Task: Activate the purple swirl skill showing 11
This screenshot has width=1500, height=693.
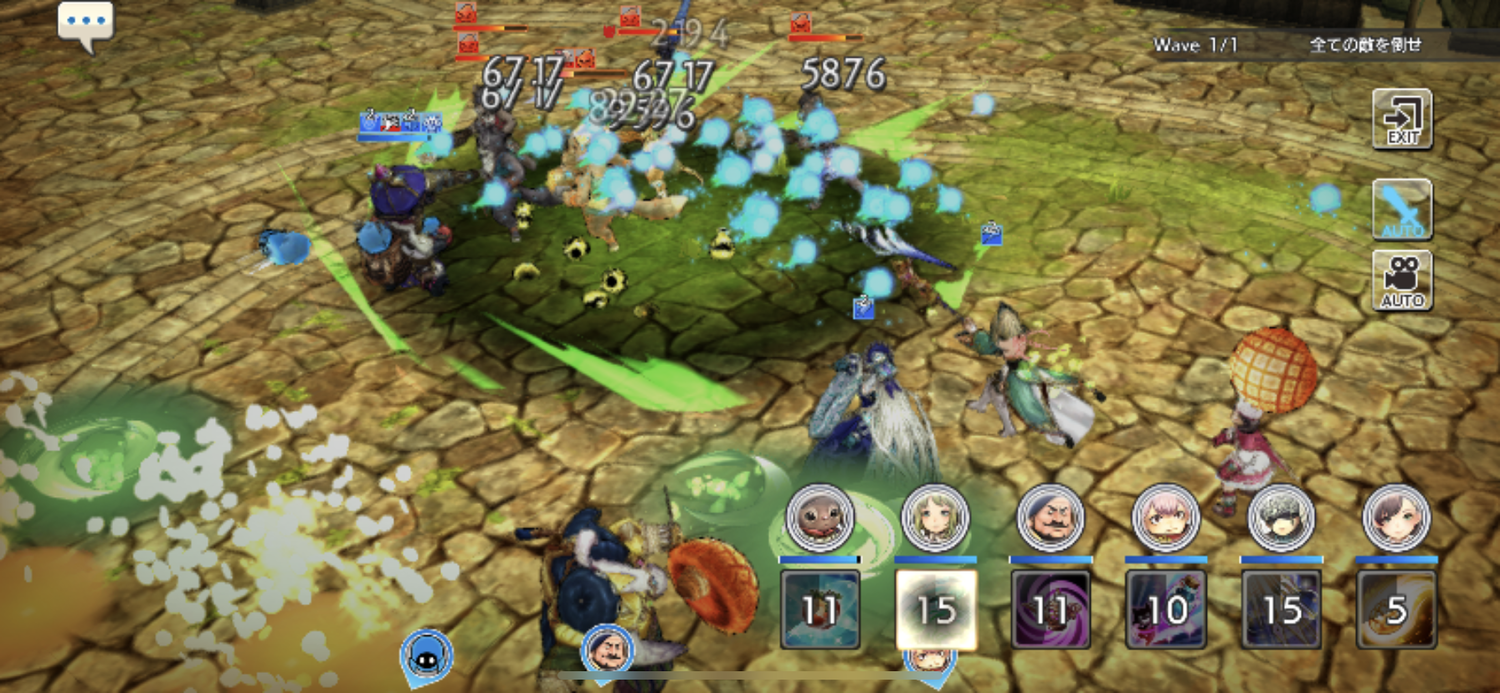Action: coord(1051,609)
